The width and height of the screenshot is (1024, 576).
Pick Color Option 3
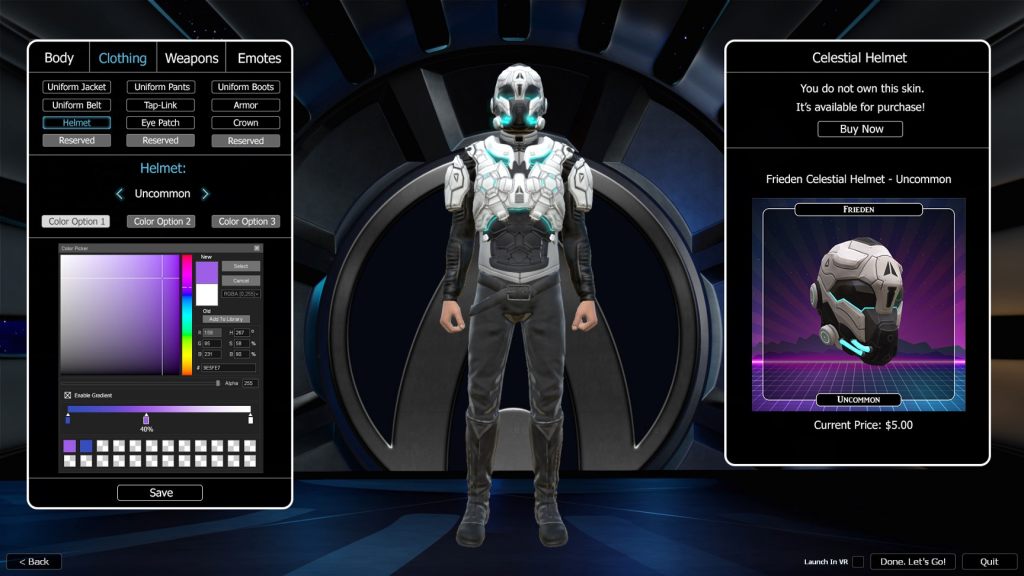click(x=245, y=221)
